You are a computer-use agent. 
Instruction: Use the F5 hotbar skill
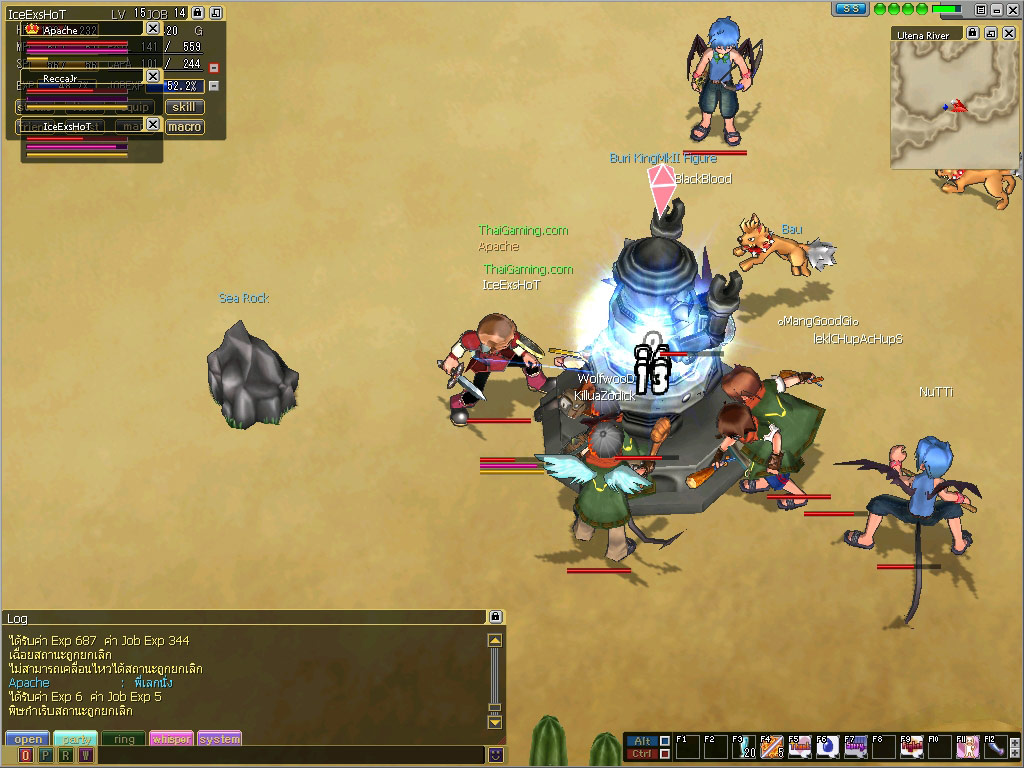[799, 746]
